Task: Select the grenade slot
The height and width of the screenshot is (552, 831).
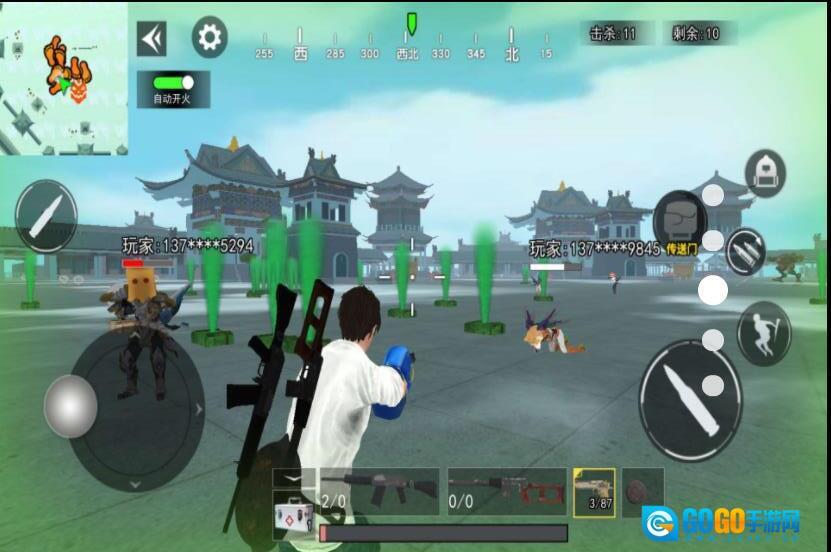Action: (642, 491)
